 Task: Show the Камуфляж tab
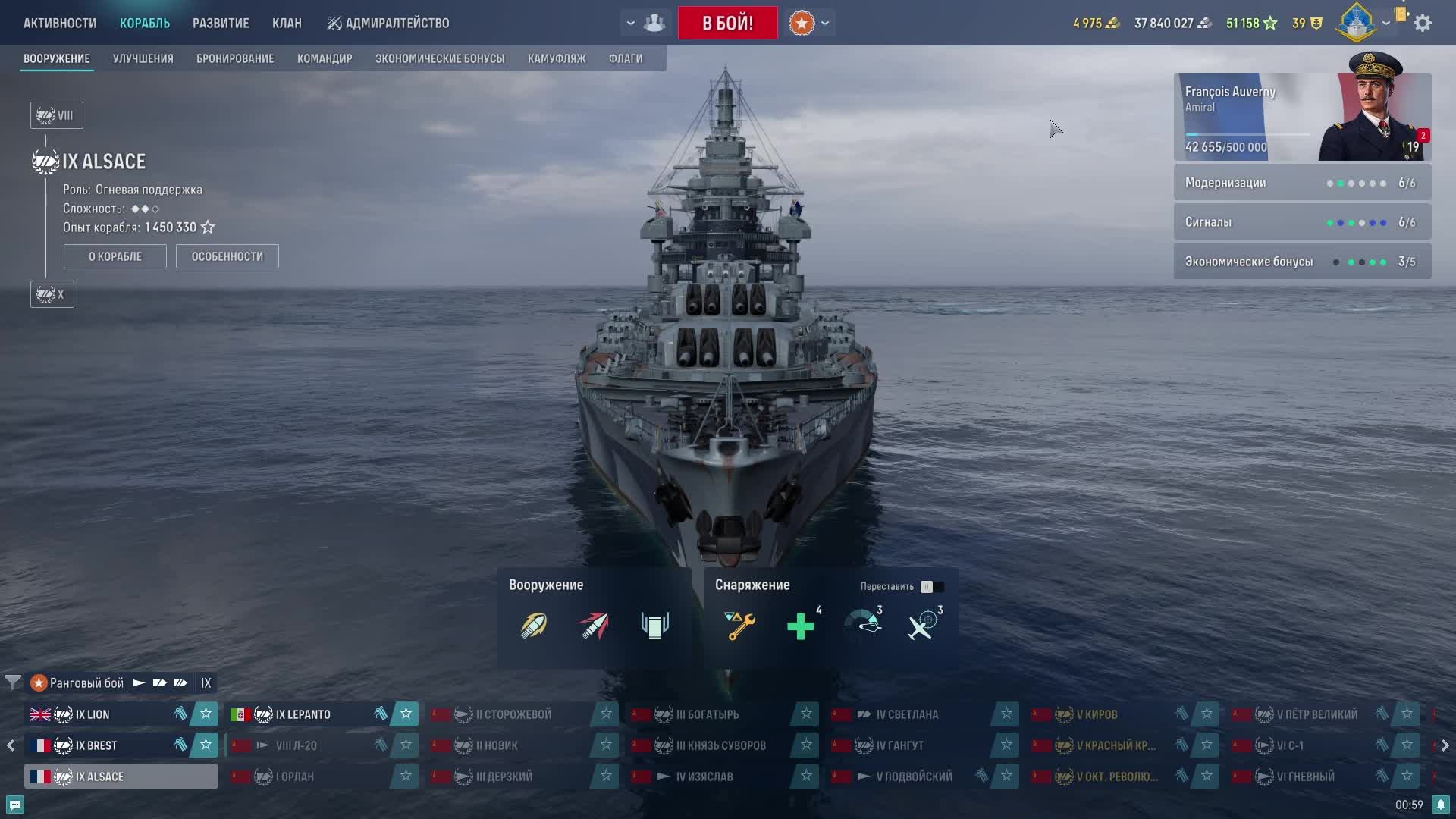[x=557, y=58]
